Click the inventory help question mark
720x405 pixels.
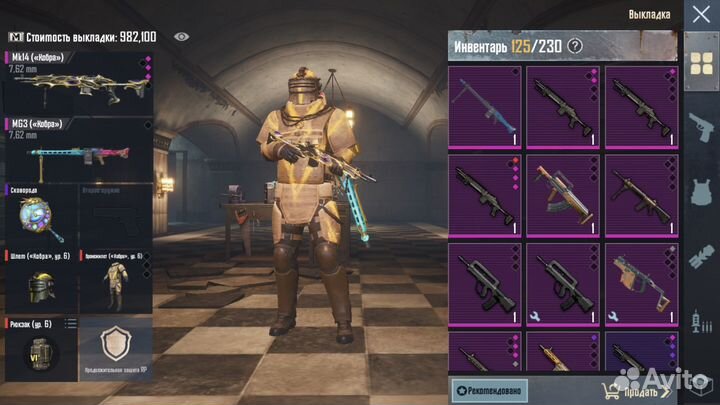coord(575,46)
